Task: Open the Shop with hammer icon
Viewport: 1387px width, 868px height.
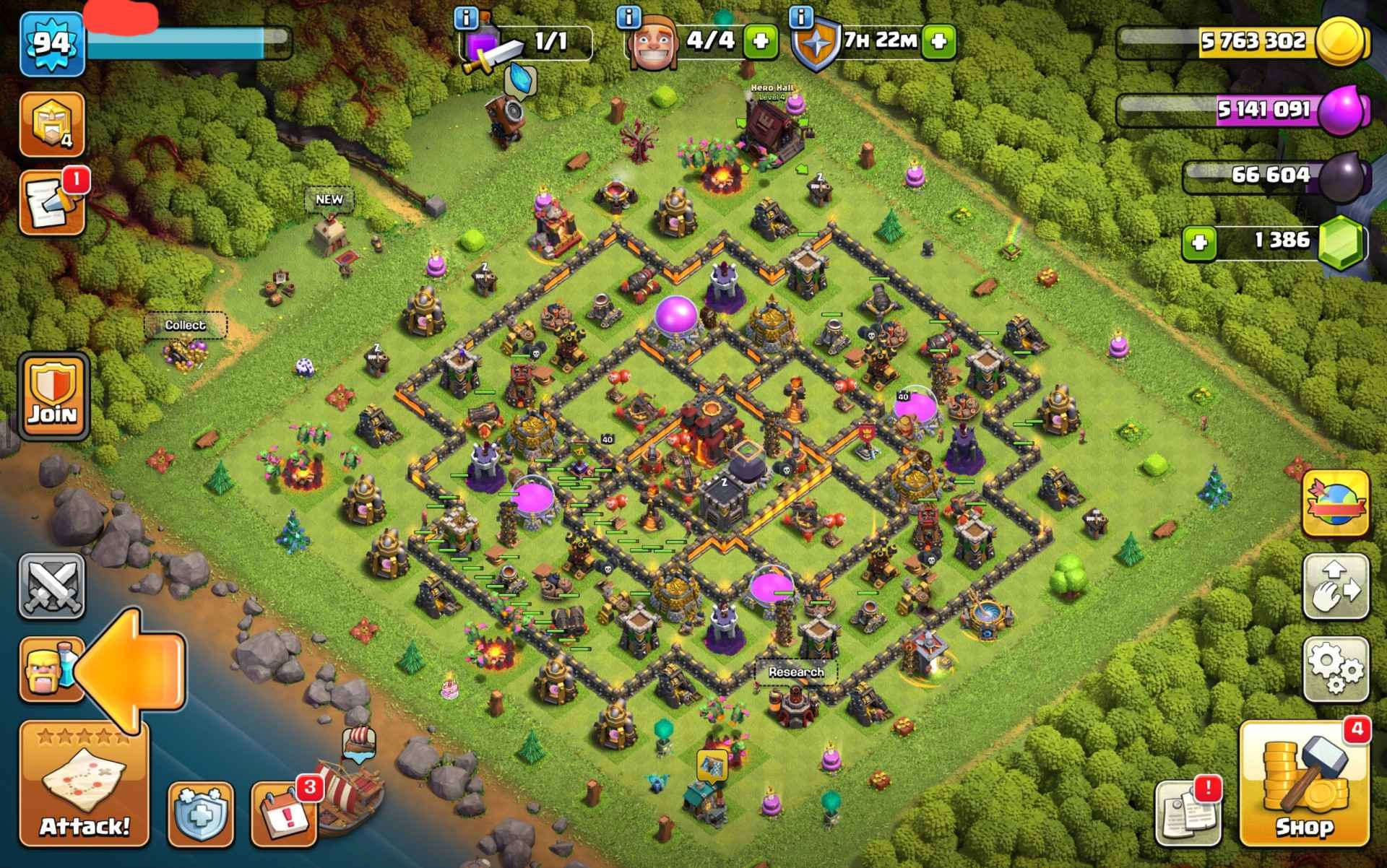Action: (1304, 784)
